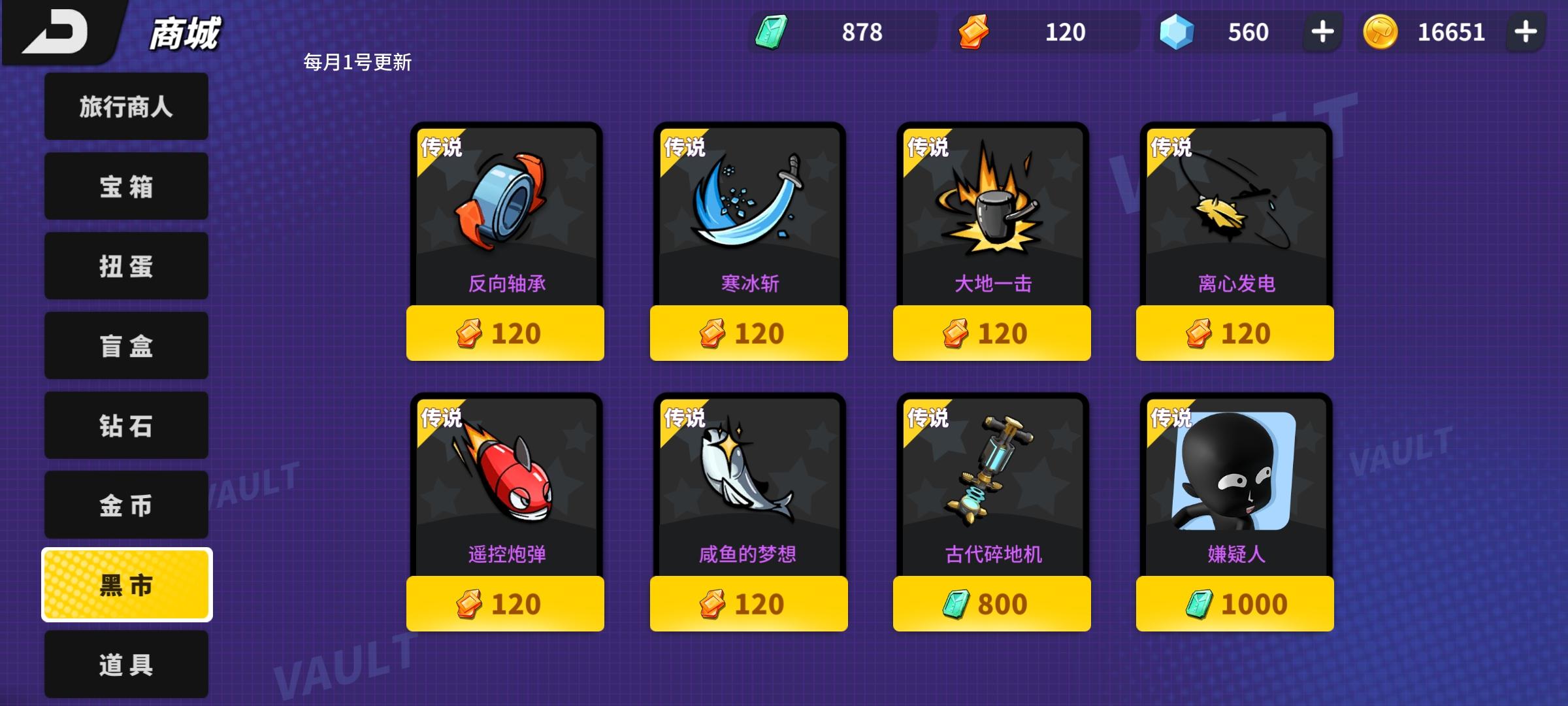Viewport: 1568px width, 706px height.
Task: Buy 古代碎地机 for 800 tickets
Action: tap(992, 605)
